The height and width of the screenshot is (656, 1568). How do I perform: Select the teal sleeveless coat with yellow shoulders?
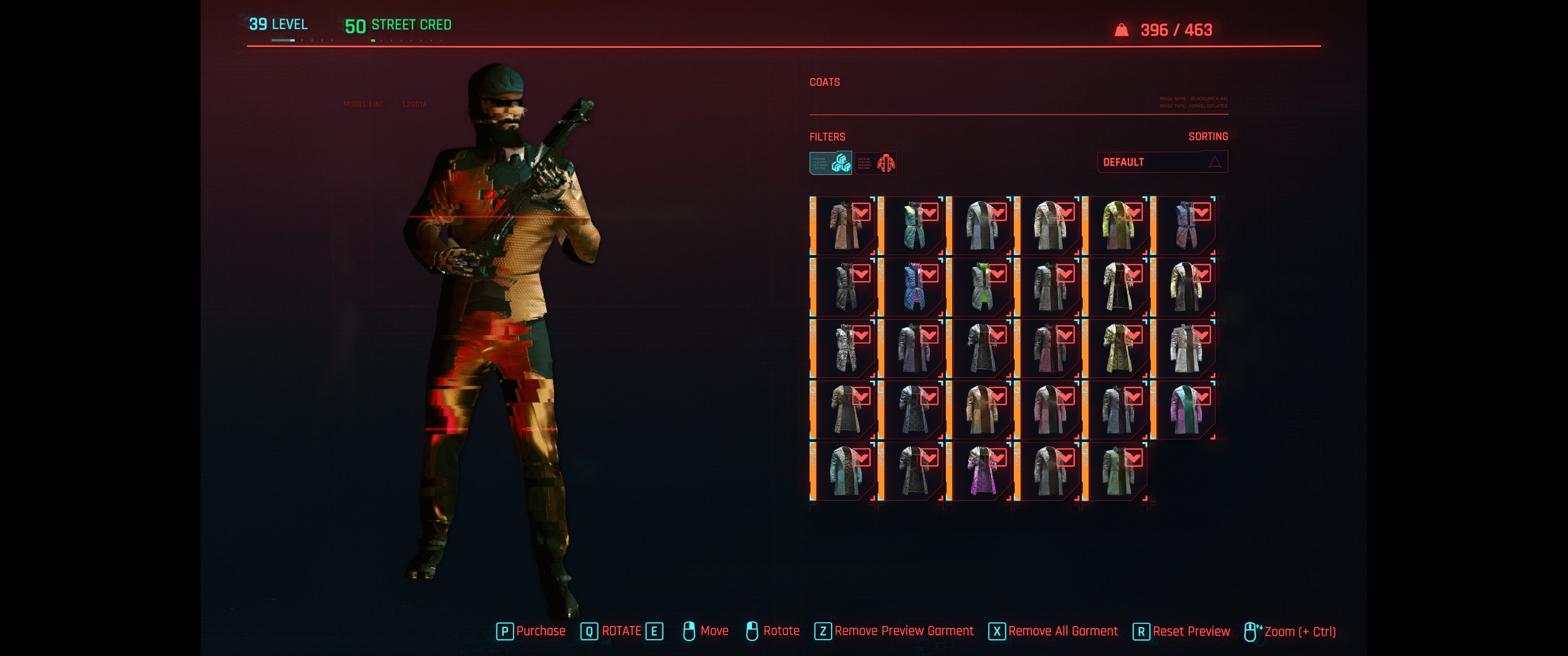point(913,226)
